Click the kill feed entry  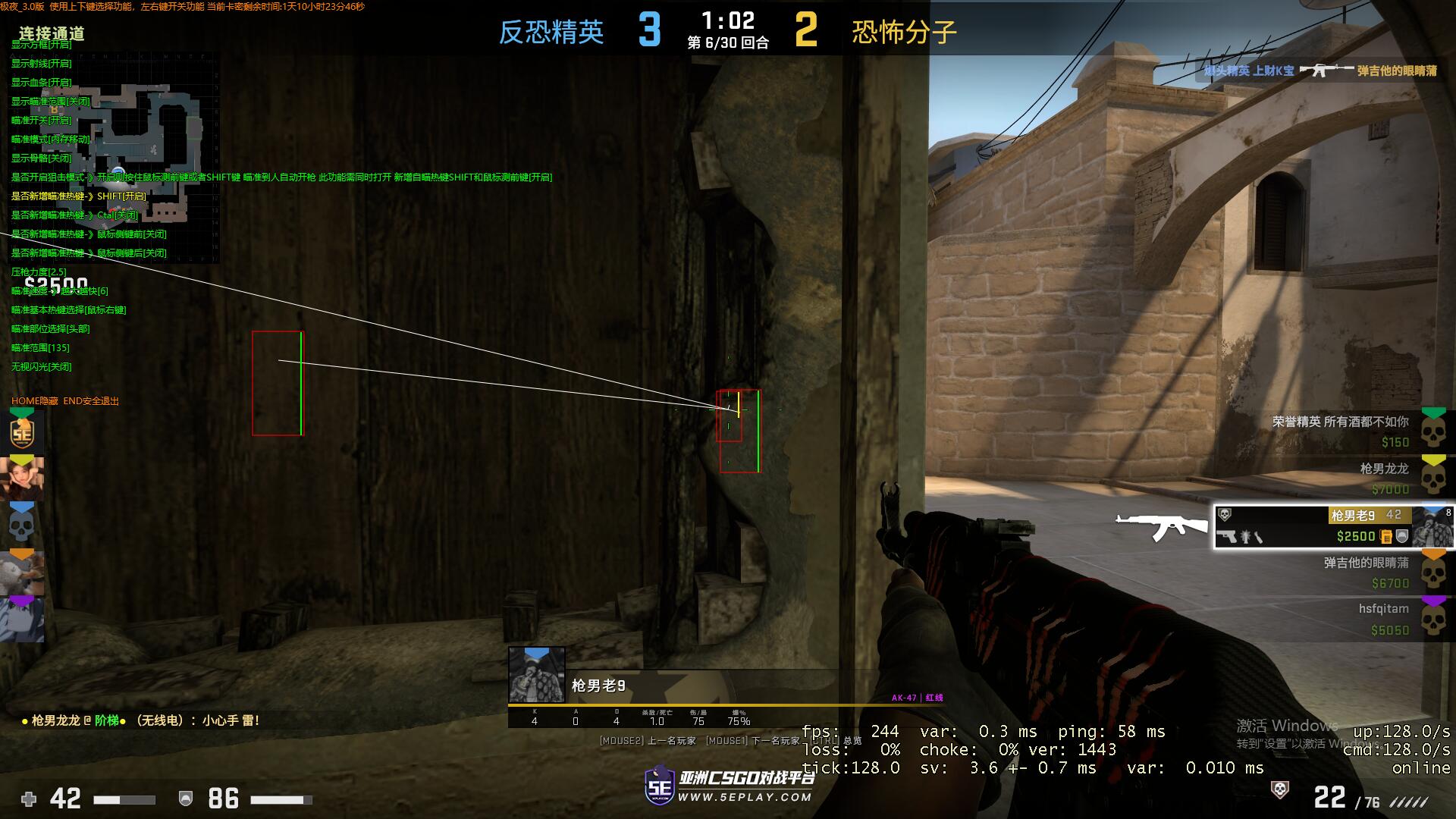click(1319, 71)
